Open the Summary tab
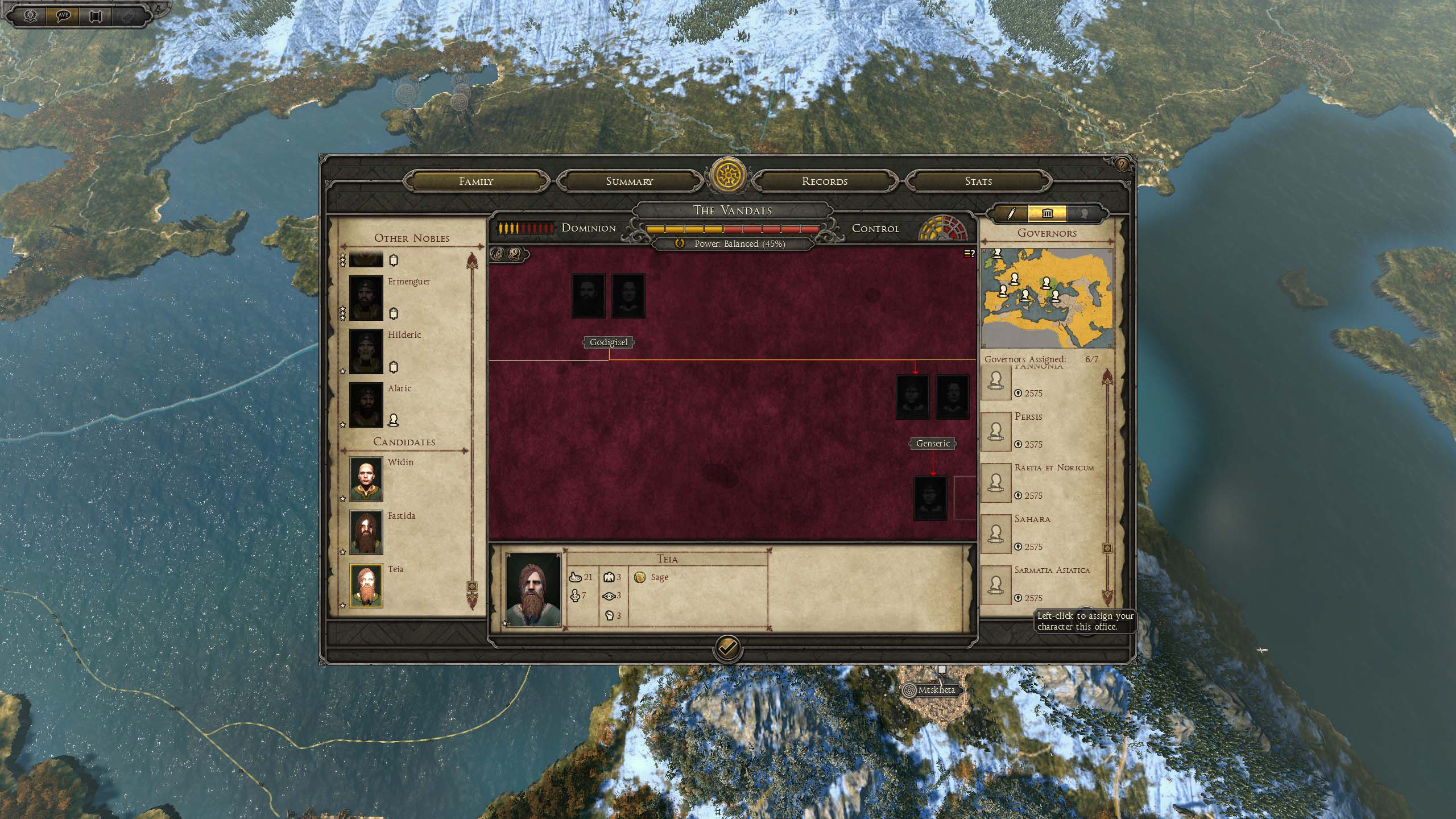 pos(629,181)
